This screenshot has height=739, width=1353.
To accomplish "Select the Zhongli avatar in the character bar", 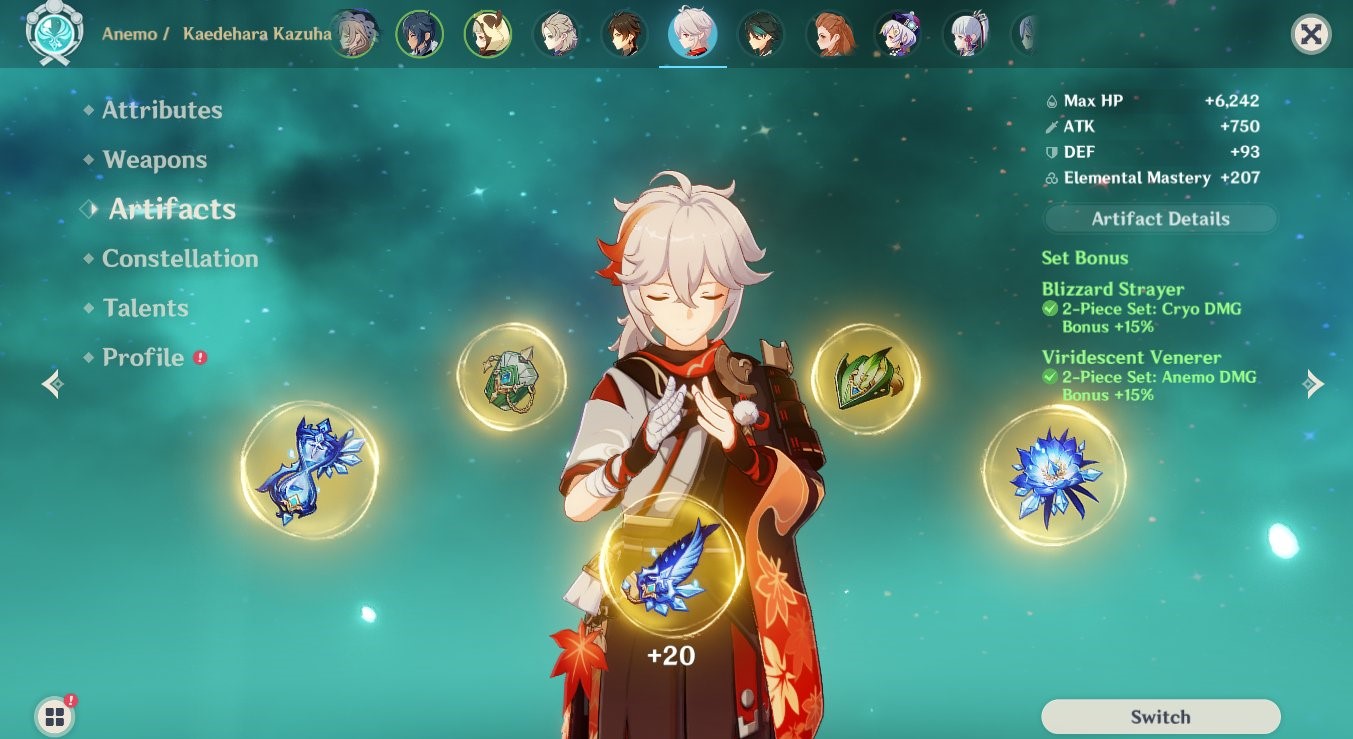I will point(625,33).
